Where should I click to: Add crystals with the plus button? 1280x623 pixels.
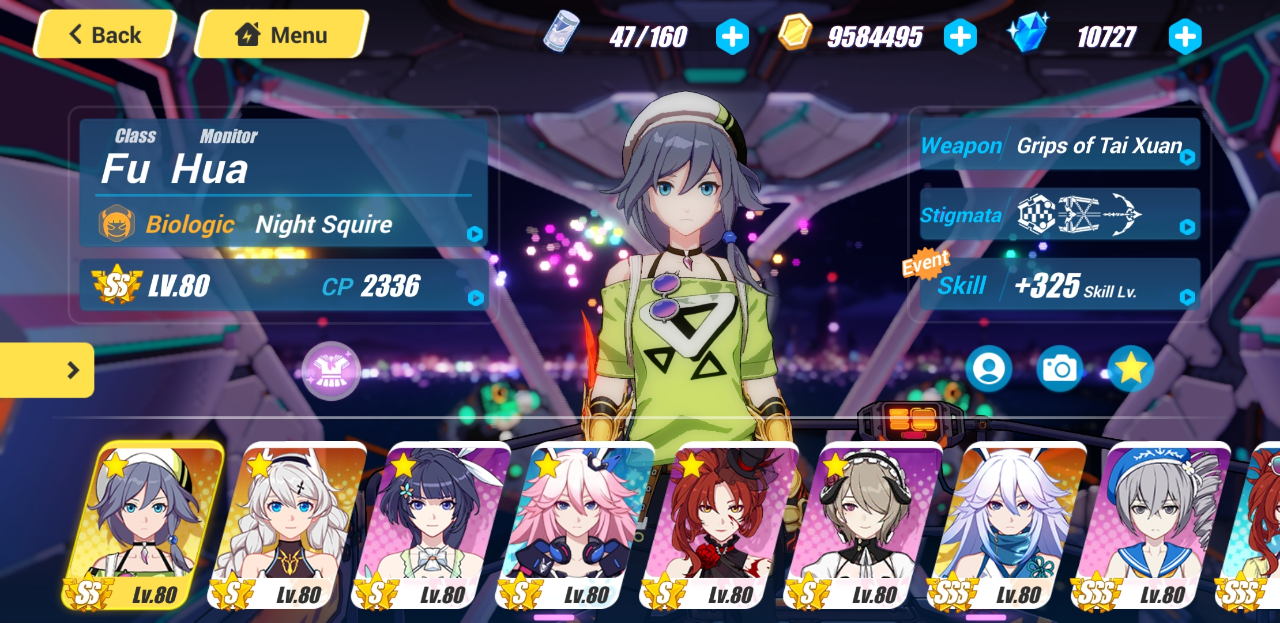point(1184,37)
